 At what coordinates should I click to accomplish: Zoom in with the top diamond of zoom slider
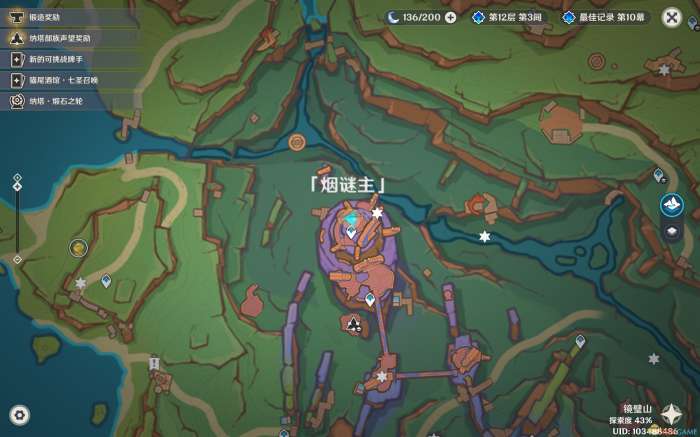(17, 178)
